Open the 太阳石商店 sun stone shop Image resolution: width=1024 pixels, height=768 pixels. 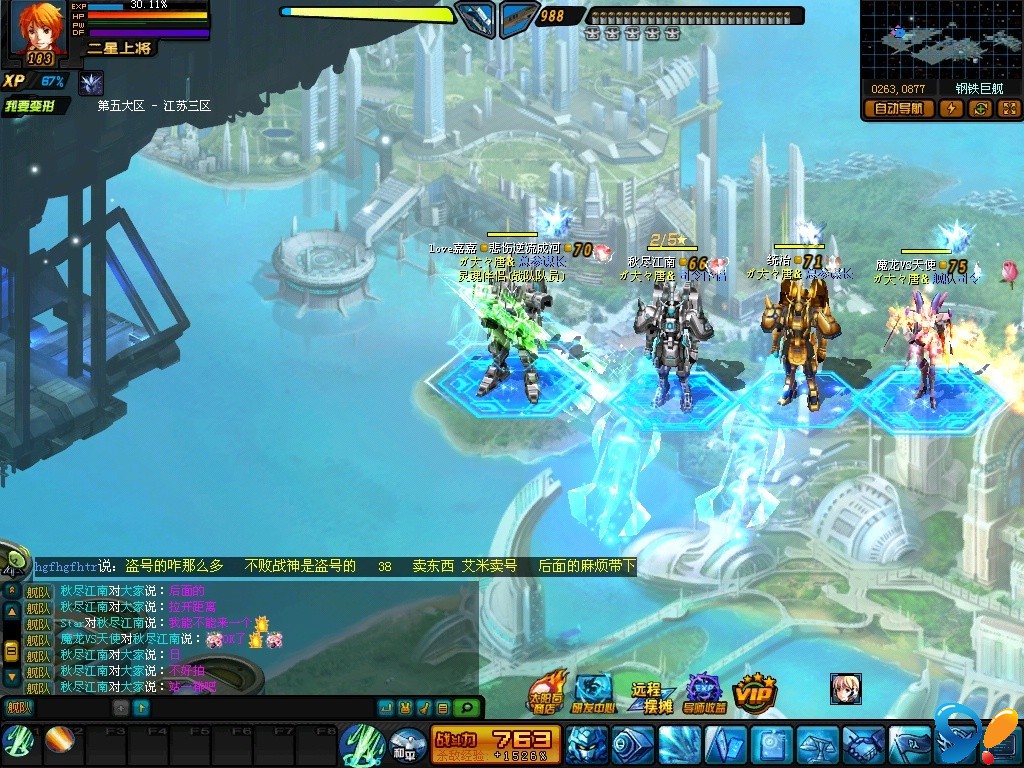(546, 691)
